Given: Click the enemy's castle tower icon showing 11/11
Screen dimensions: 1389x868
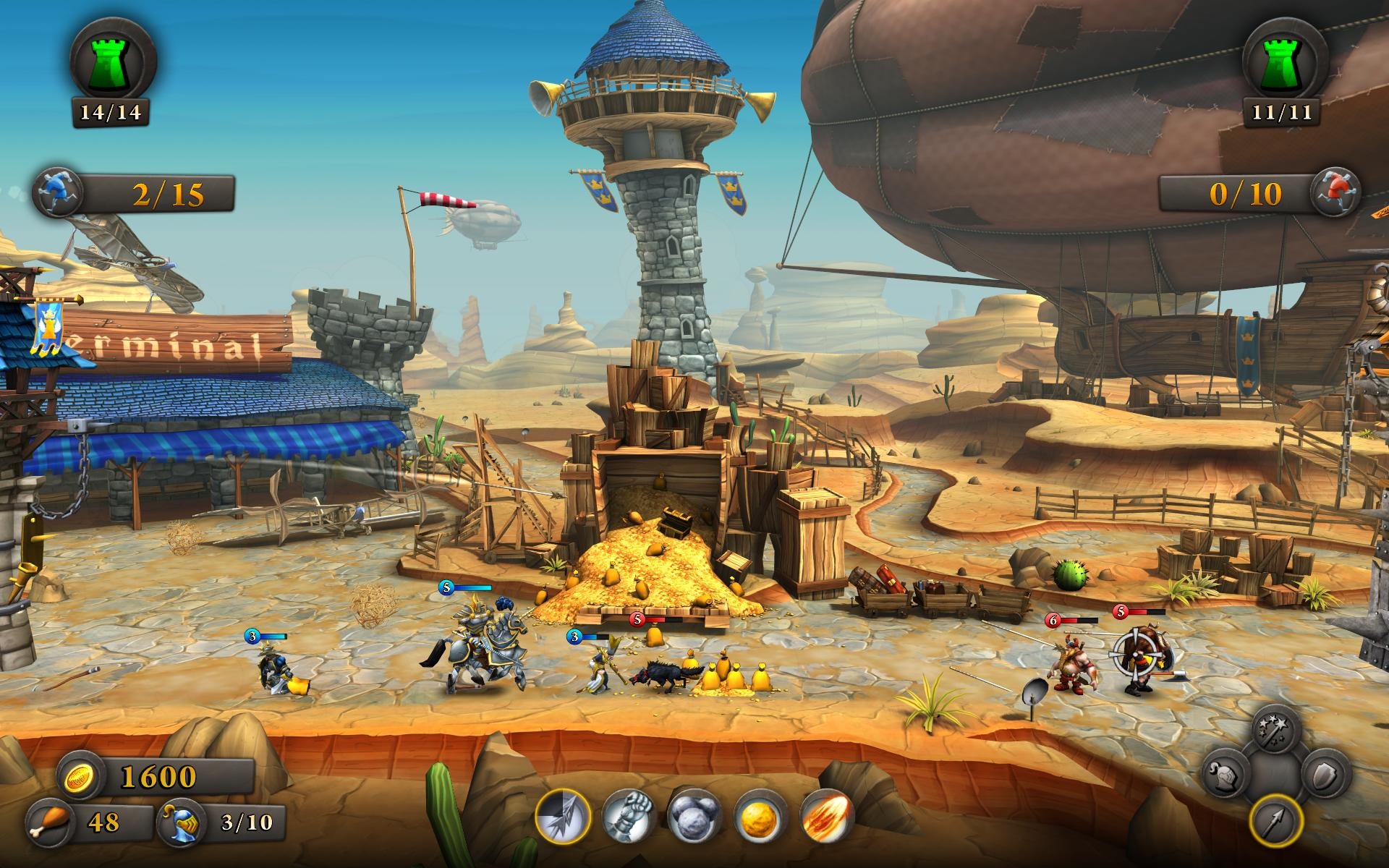Looking at the screenshot, I should (1283, 58).
